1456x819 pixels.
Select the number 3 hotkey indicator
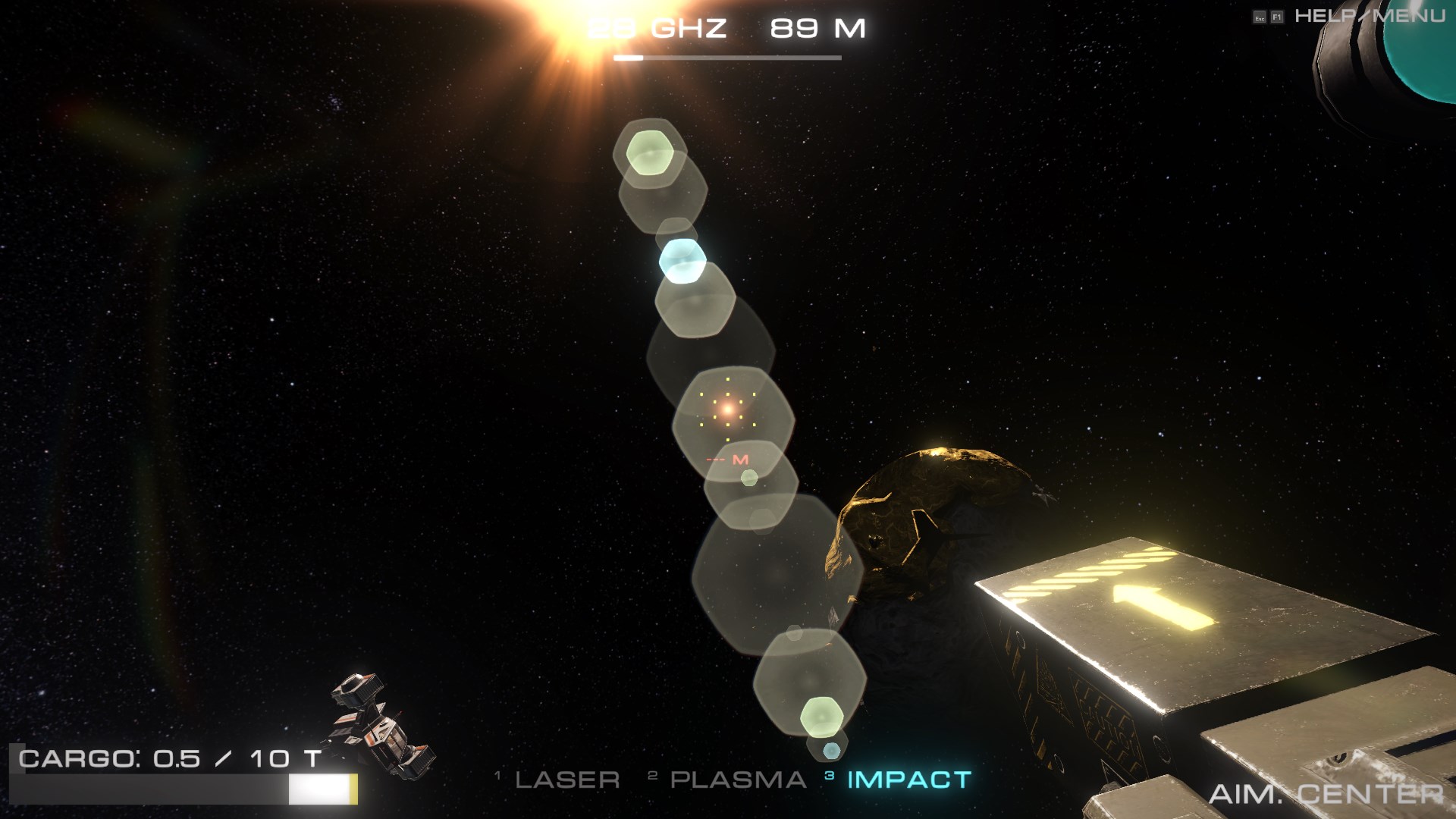pos(828,775)
